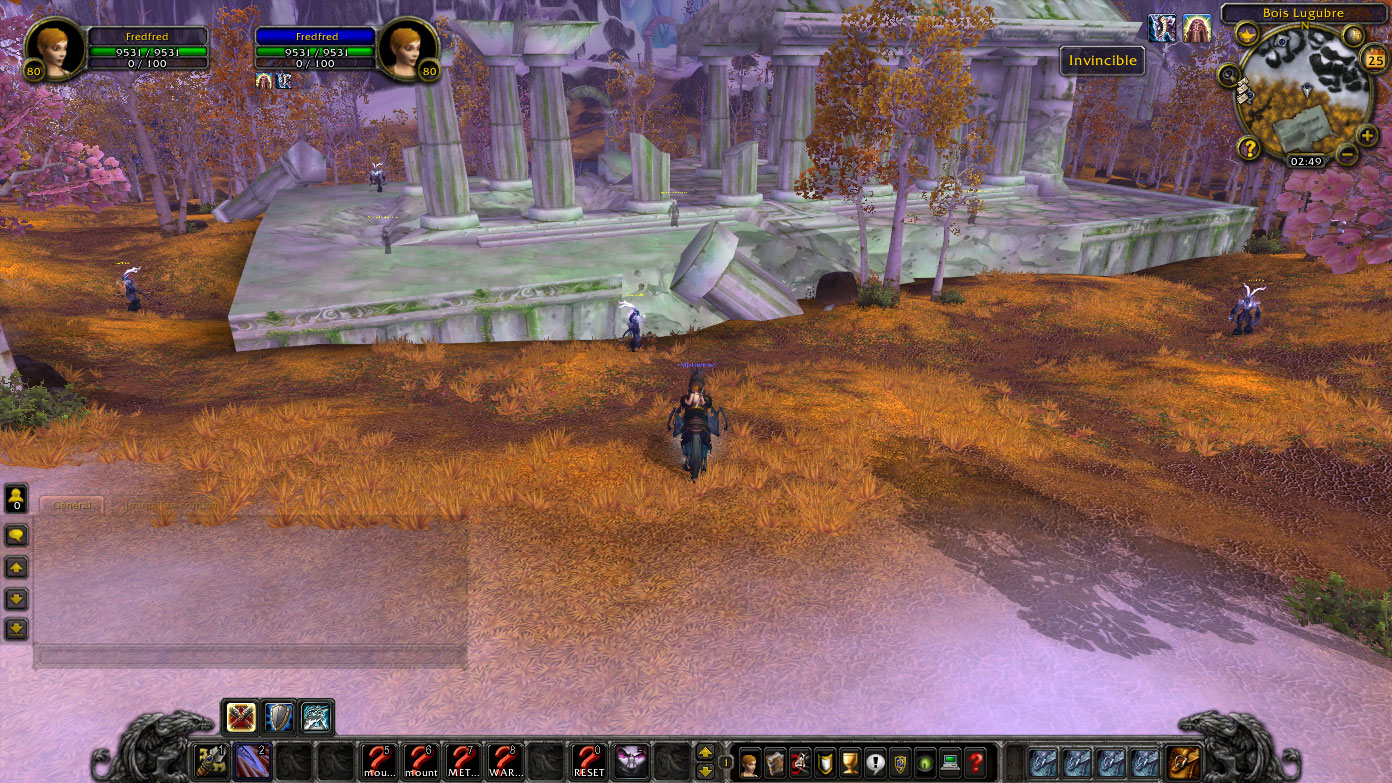
Task: Open the calendar showing day 25
Action: 1374,61
